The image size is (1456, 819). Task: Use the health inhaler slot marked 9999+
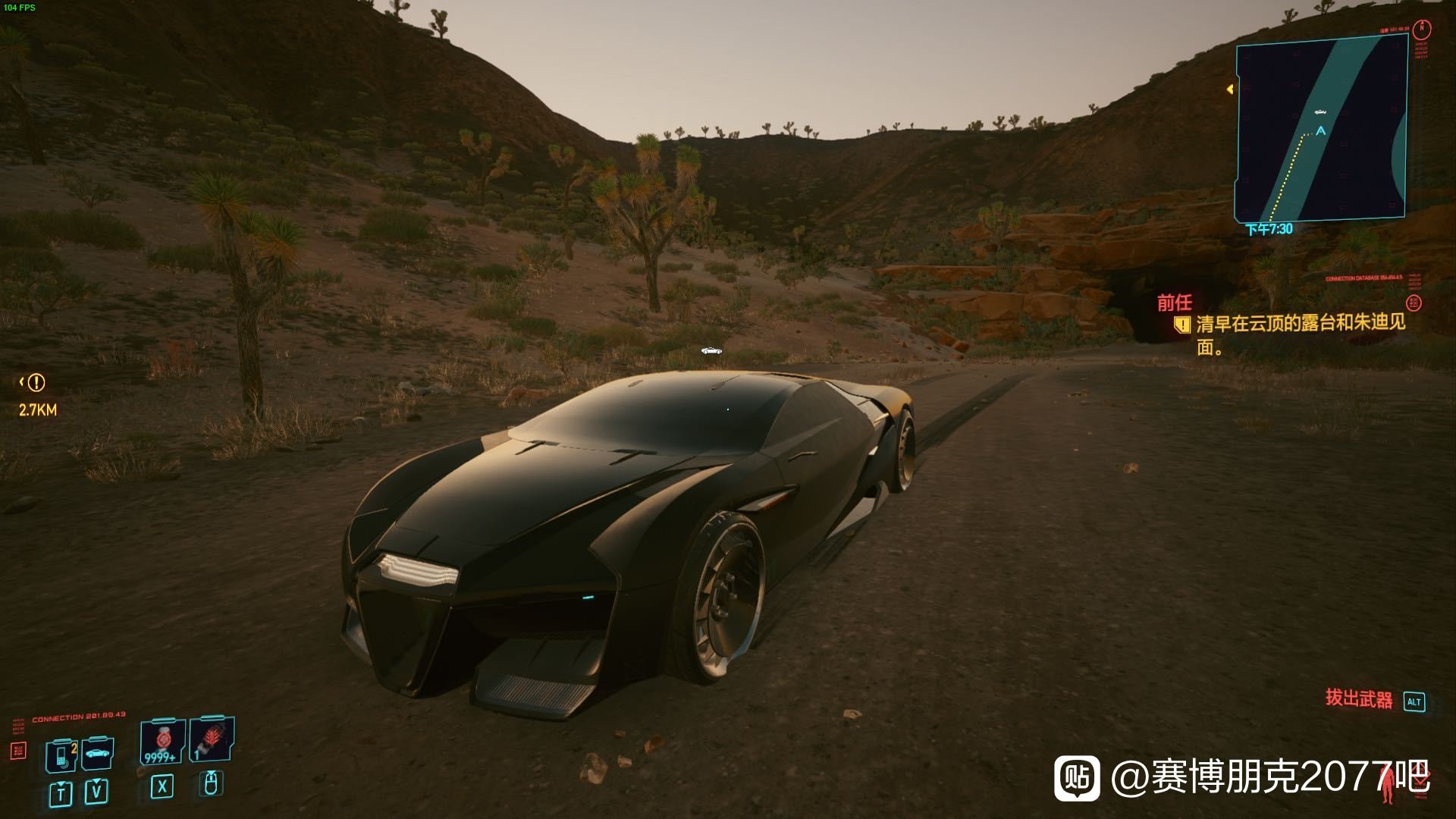click(162, 743)
